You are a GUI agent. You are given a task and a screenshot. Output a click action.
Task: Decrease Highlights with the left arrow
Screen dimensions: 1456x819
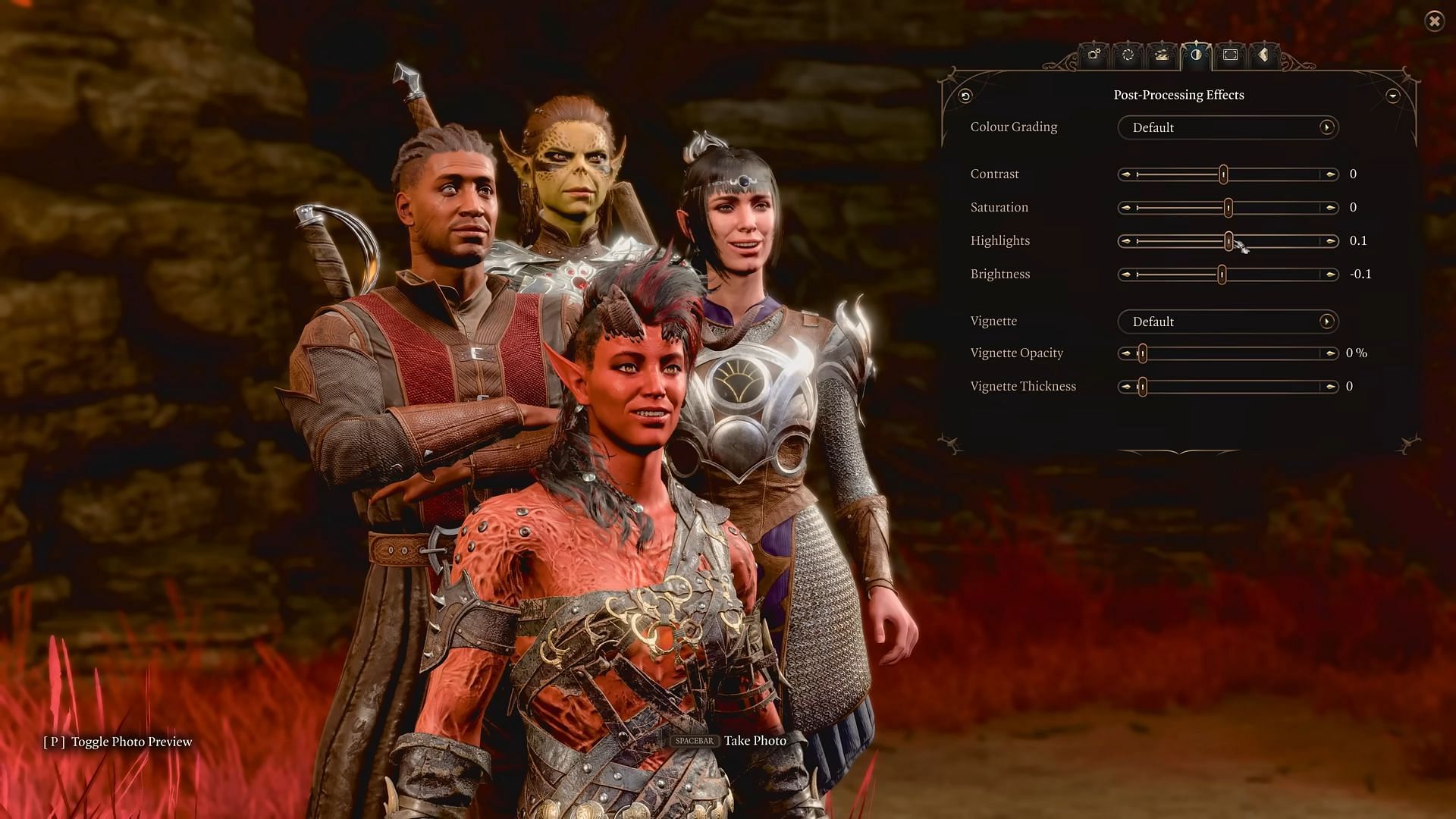pos(1126,241)
